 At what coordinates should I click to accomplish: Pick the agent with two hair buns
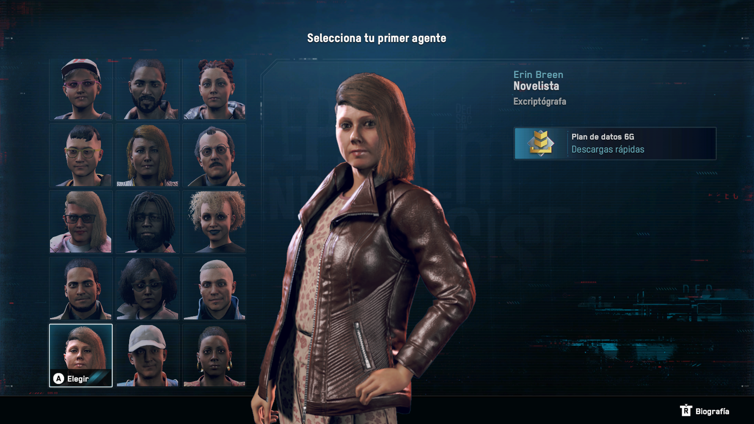[214, 89]
